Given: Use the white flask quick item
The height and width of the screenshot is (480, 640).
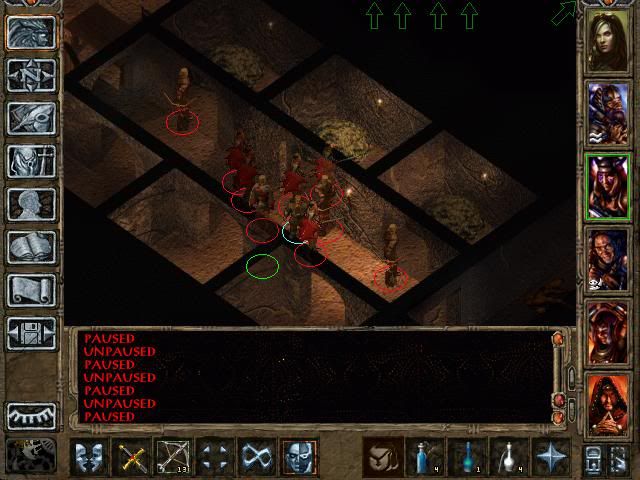Looking at the screenshot, I should coord(507,457).
